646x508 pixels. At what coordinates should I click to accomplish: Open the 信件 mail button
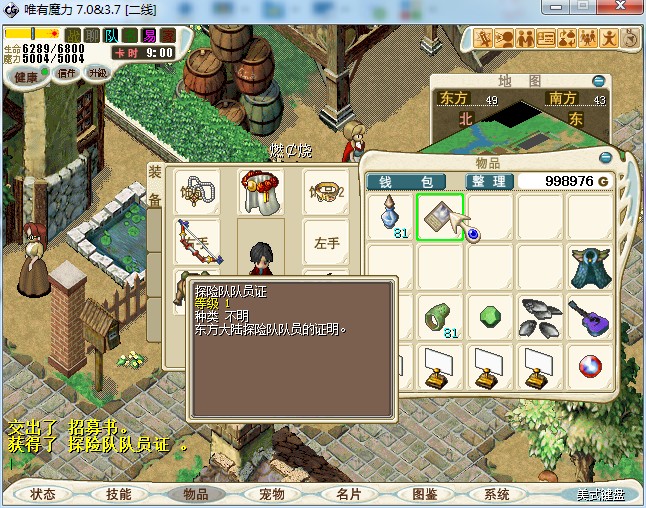coord(67,73)
